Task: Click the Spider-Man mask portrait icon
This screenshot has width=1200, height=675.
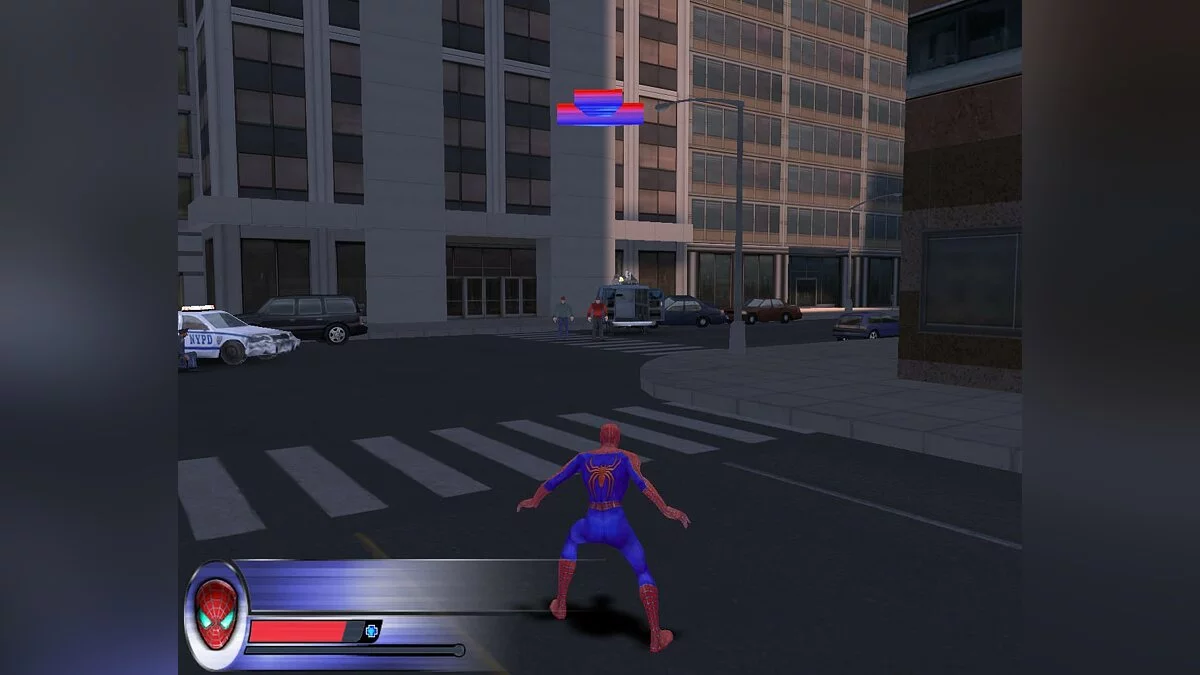Action: pos(216,612)
